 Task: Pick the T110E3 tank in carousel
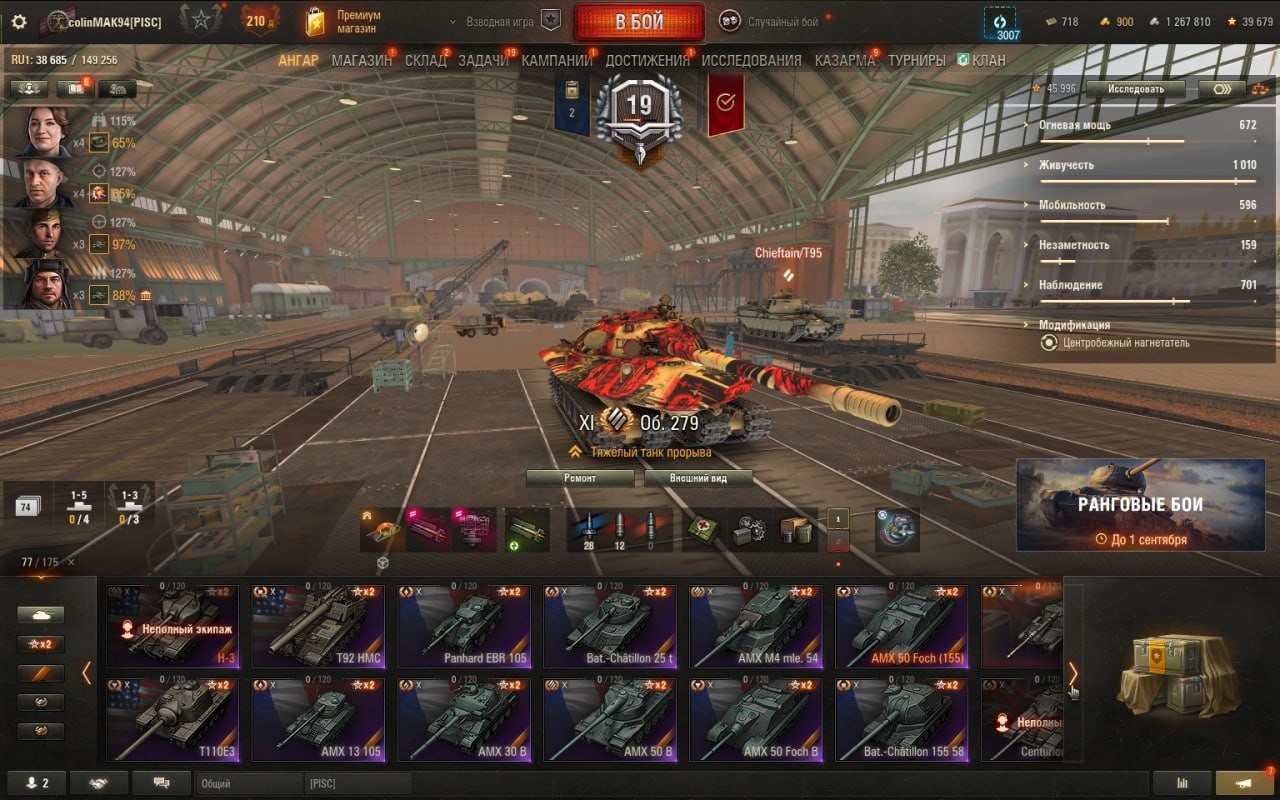point(172,720)
